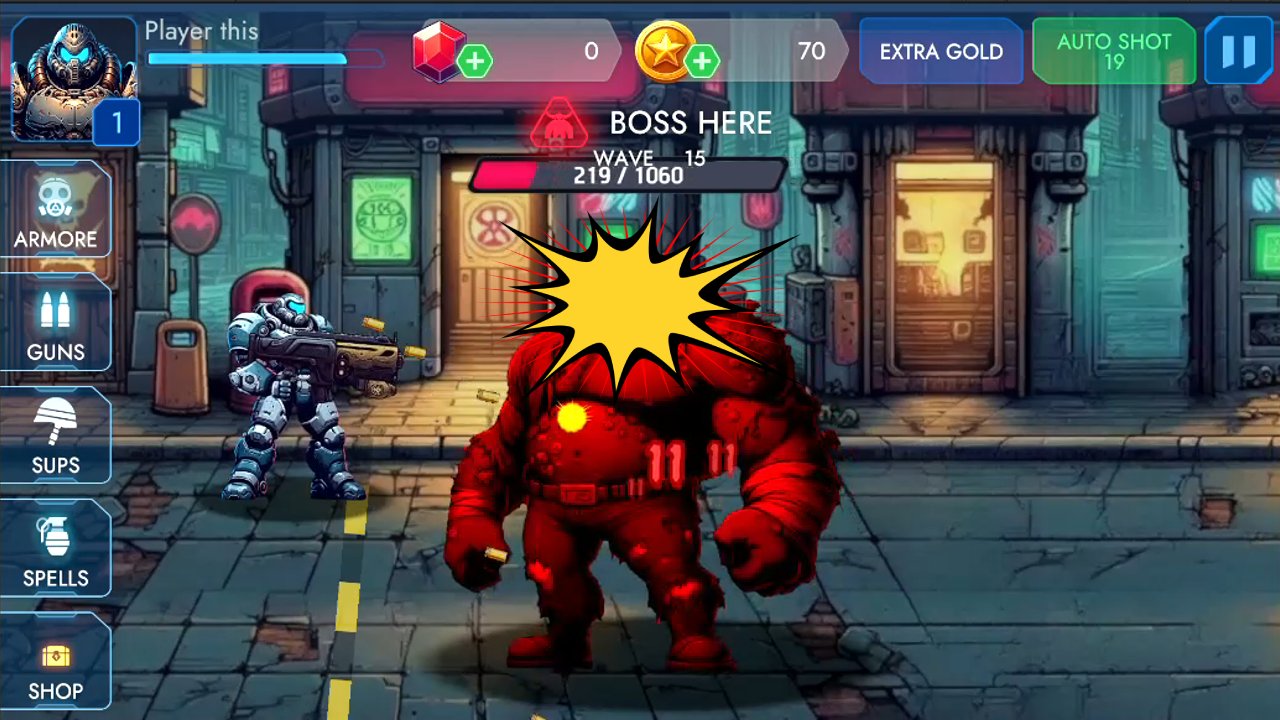1280x720 pixels.
Task: Claim the EXTRA GOLD reward
Action: click(940, 51)
